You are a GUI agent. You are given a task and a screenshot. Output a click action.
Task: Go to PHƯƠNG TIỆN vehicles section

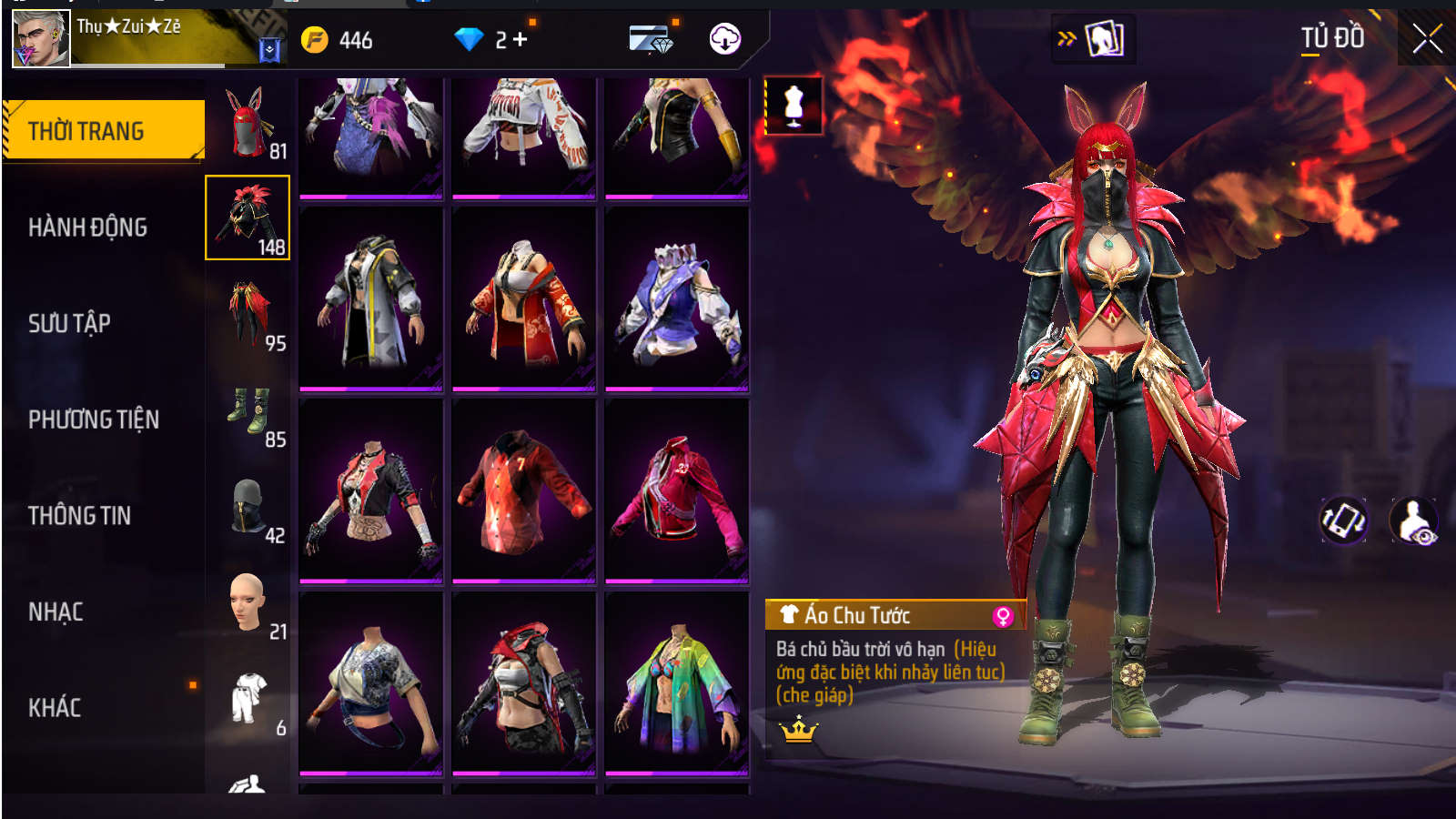[x=94, y=420]
